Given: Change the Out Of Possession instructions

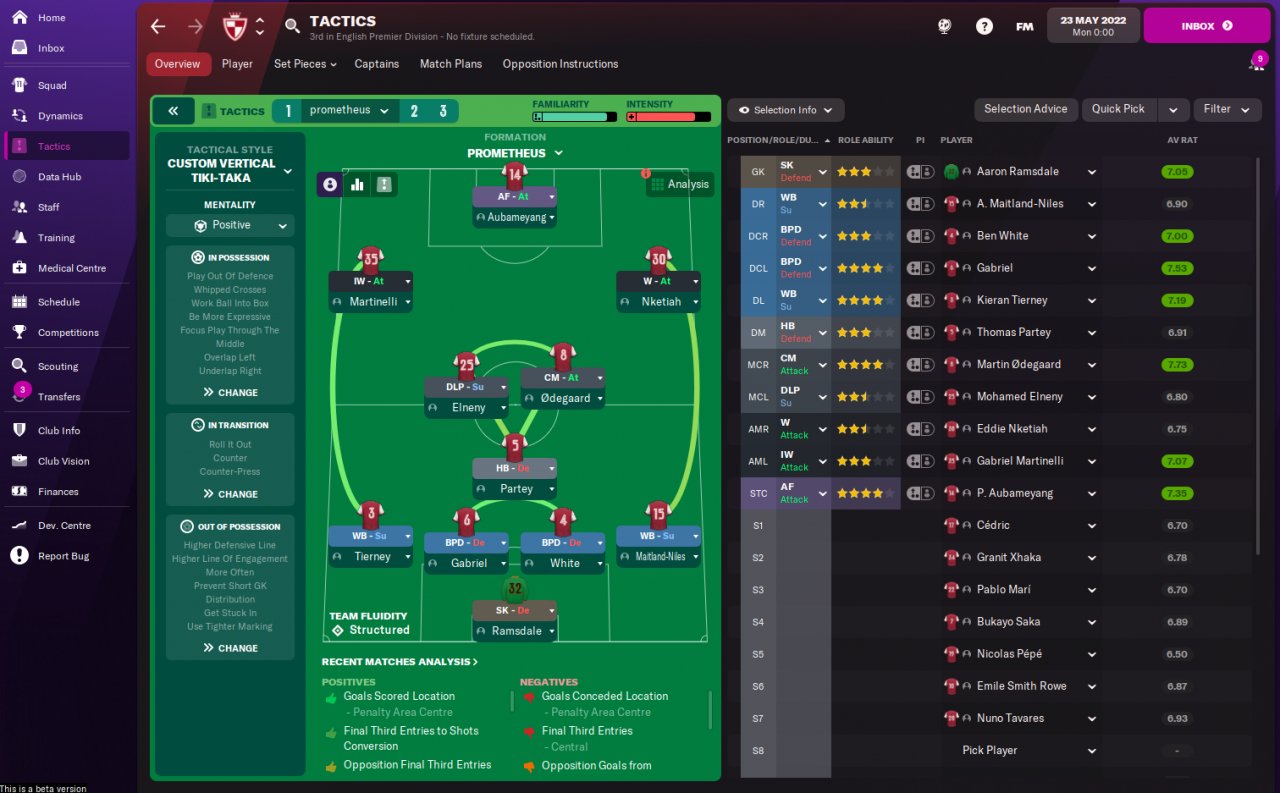Looking at the screenshot, I should pos(230,648).
